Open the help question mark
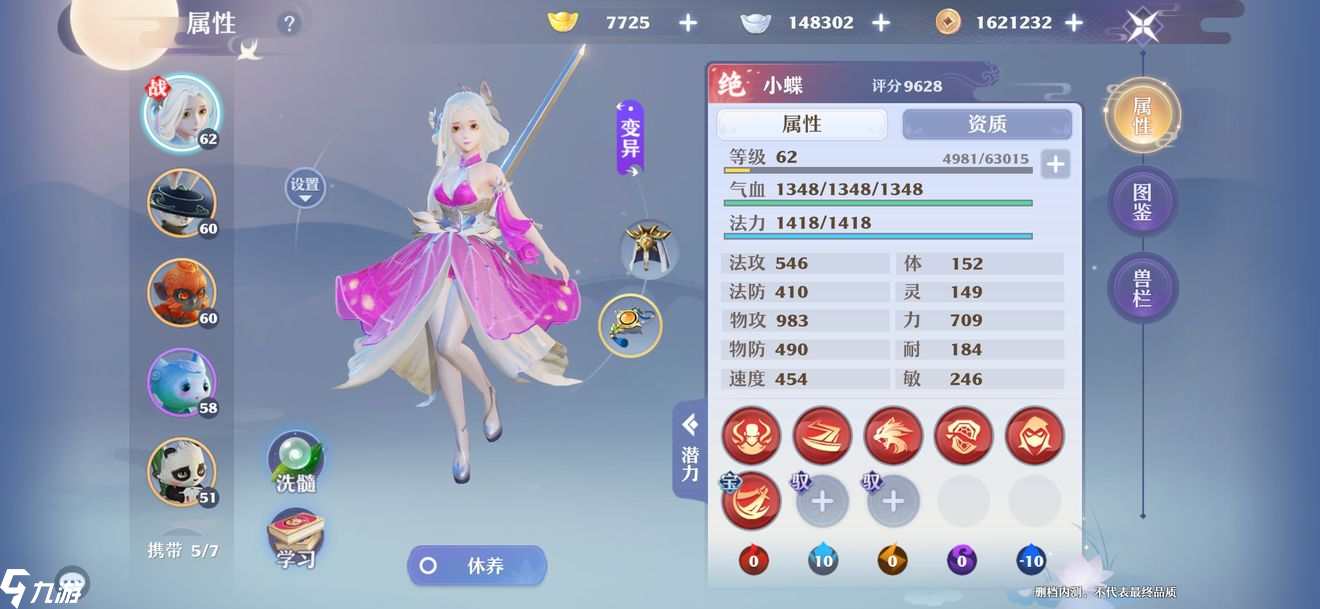This screenshot has height=609, width=1320. [x=289, y=24]
